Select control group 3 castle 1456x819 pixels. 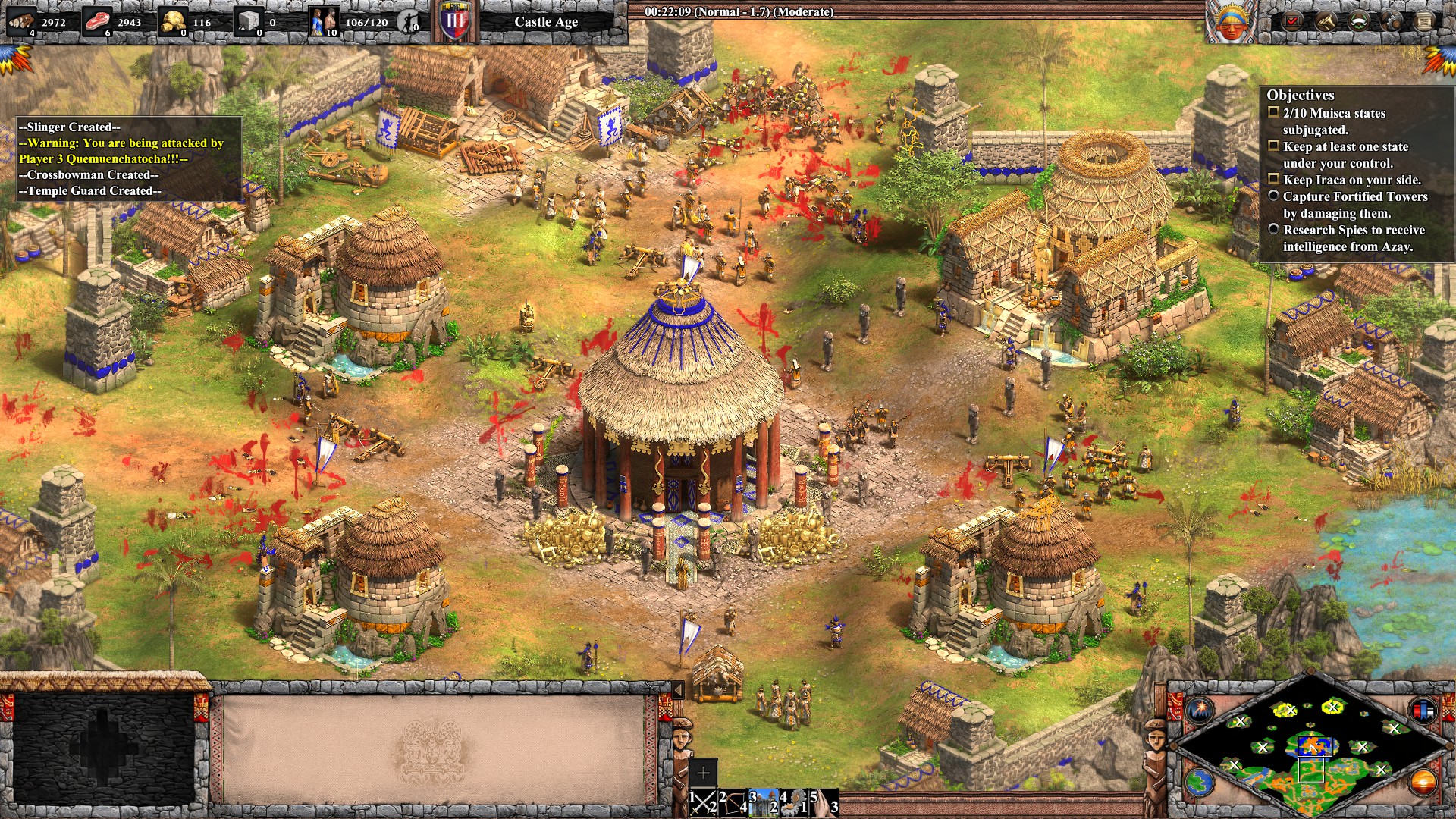[x=763, y=802]
